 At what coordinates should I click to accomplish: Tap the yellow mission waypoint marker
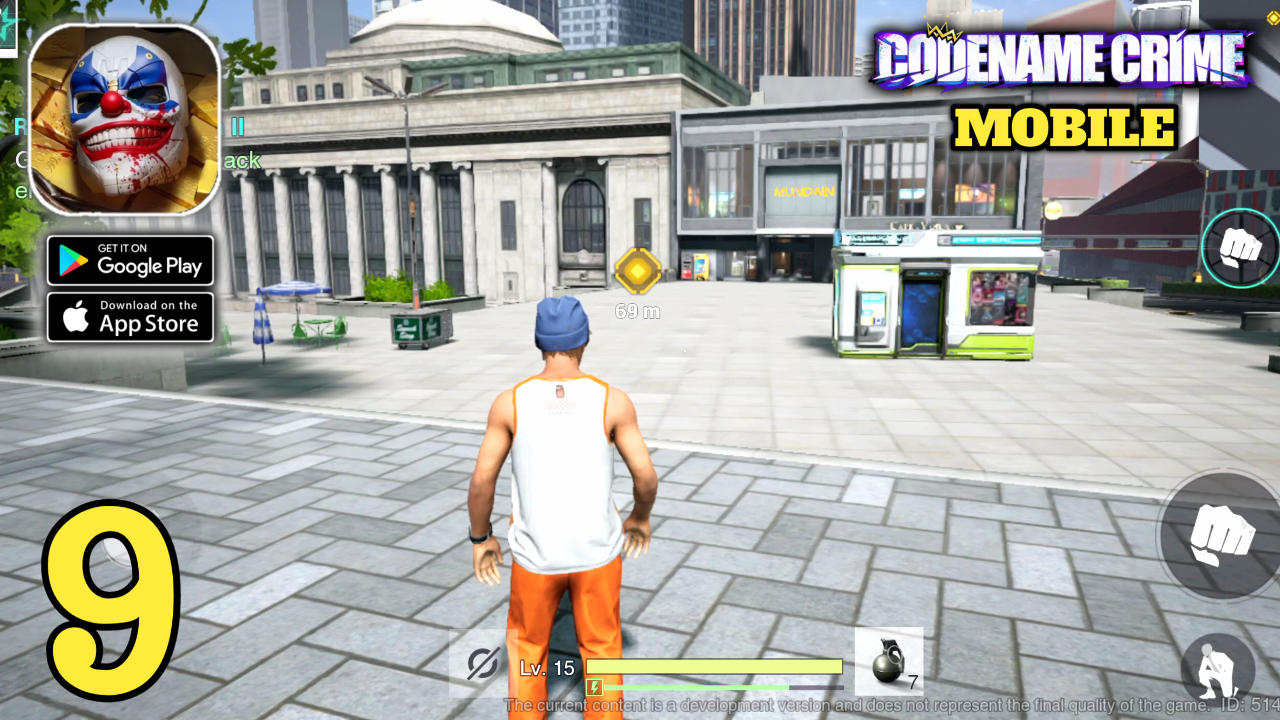[x=640, y=270]
